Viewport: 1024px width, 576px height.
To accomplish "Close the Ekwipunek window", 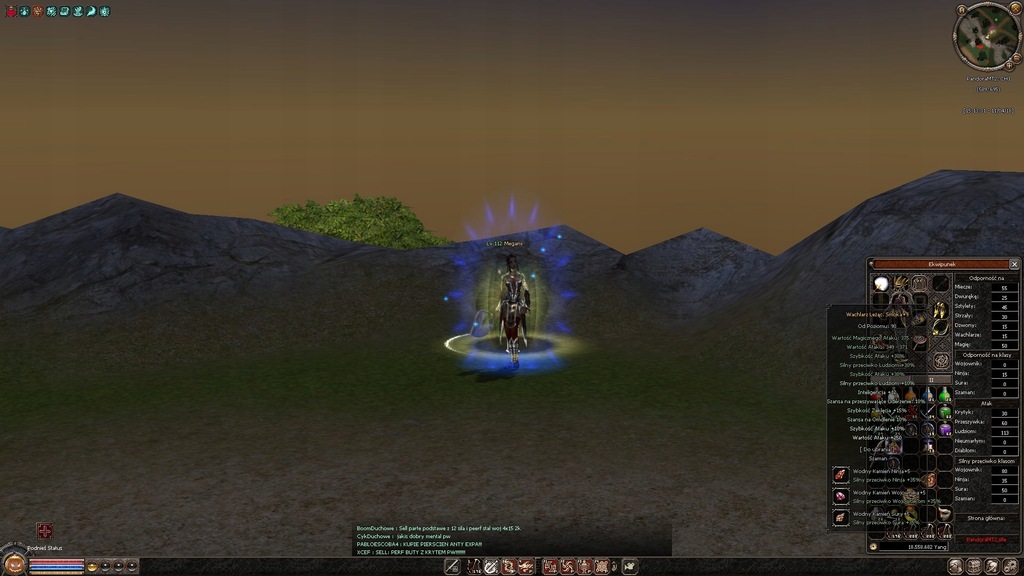I will [1014, 264].
